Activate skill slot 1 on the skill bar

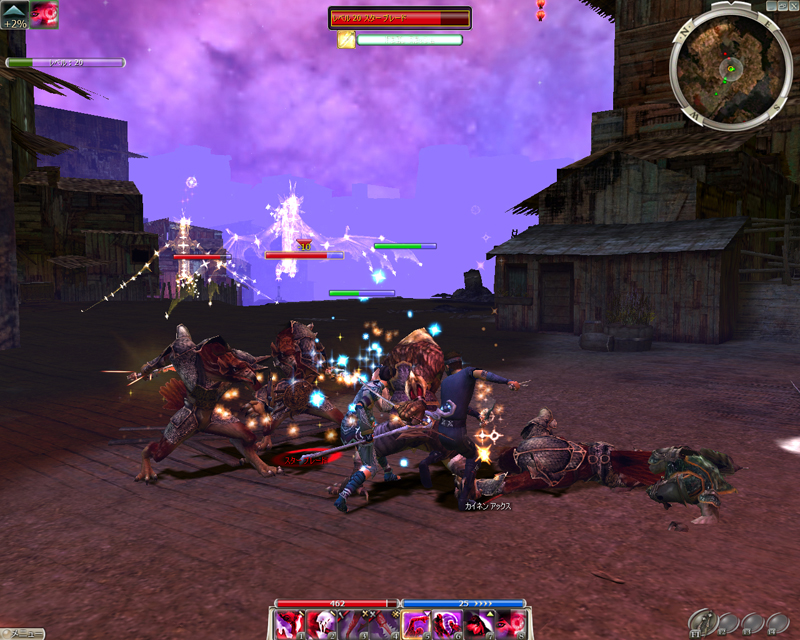(290, 625)
